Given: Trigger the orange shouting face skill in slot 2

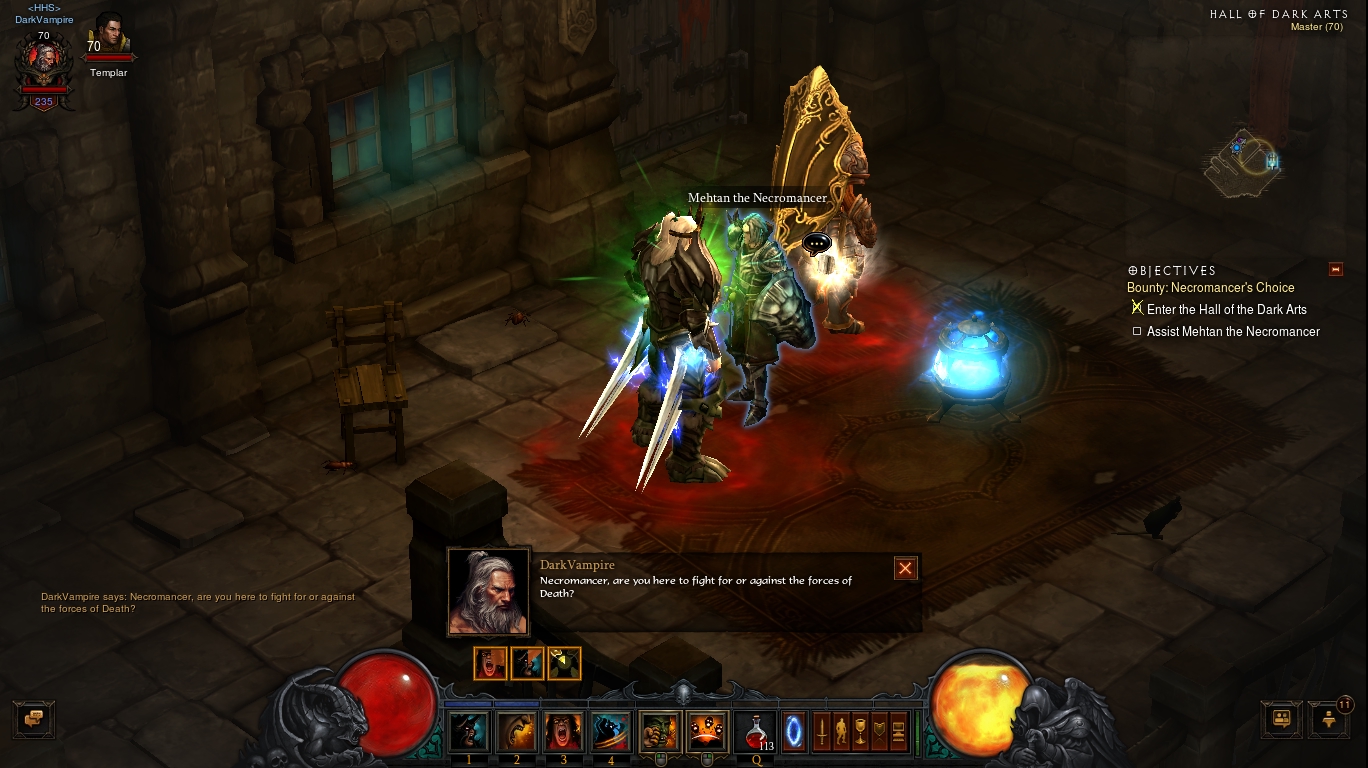Looking at the screenshot, I should tap(516, 731).
